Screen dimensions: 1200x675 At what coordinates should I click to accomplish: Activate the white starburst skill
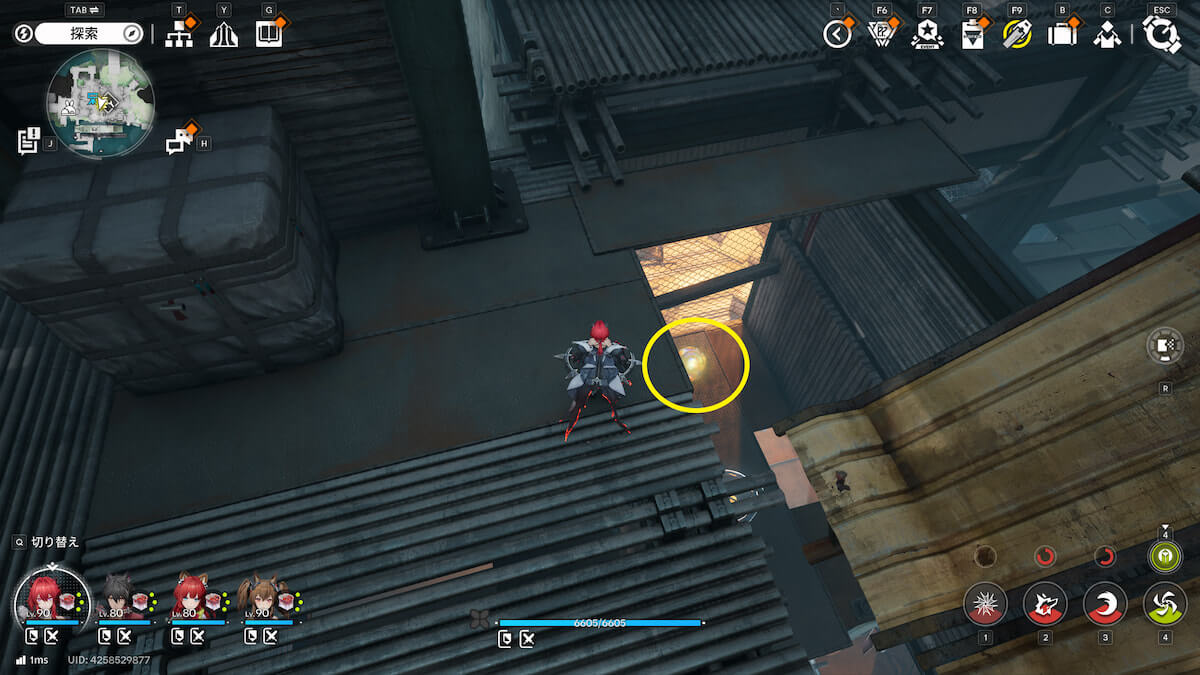pyautogui.click(x=985, y=604)
